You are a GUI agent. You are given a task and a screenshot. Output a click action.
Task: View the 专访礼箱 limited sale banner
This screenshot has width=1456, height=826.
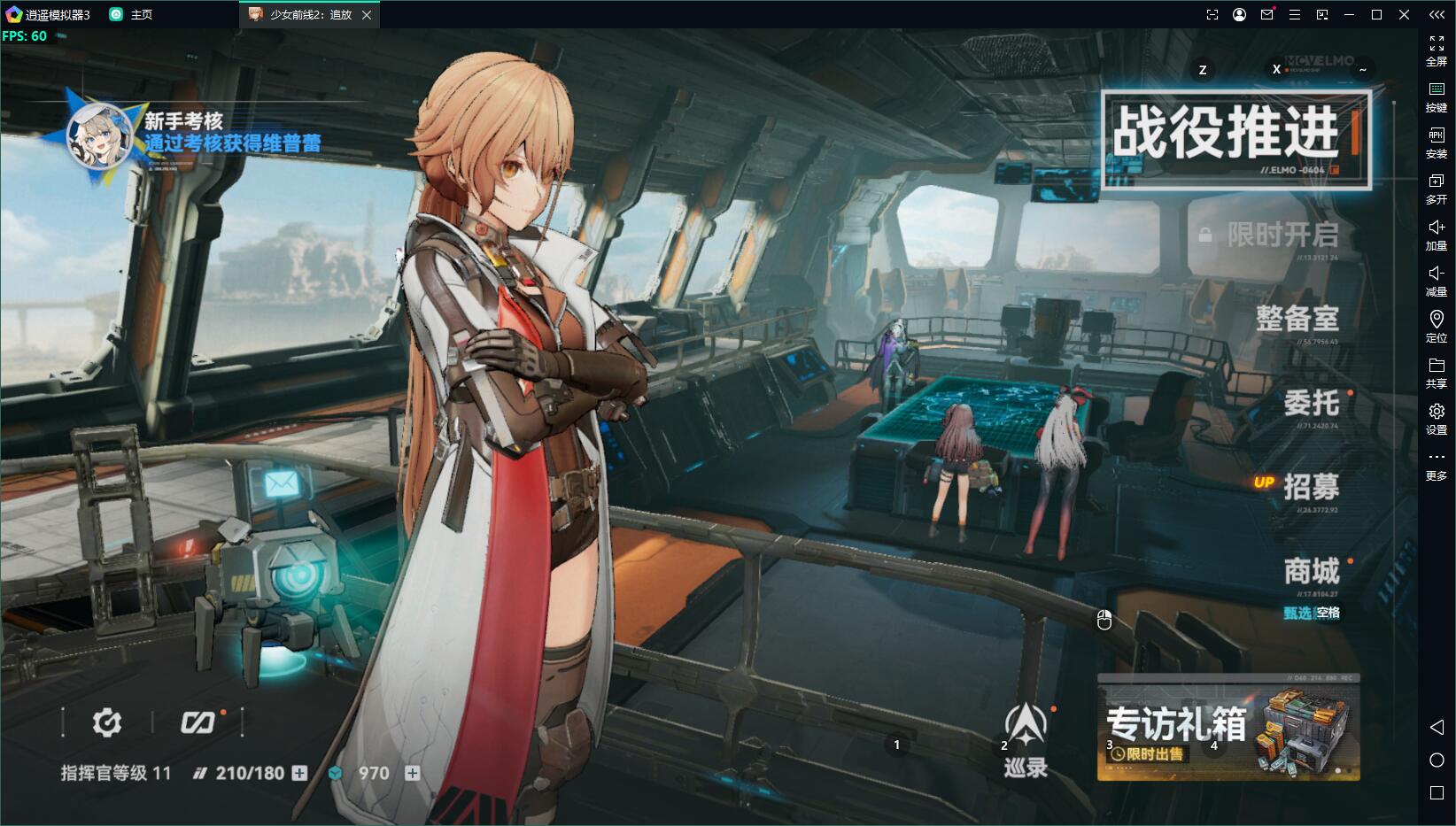tap(1228, 729)
